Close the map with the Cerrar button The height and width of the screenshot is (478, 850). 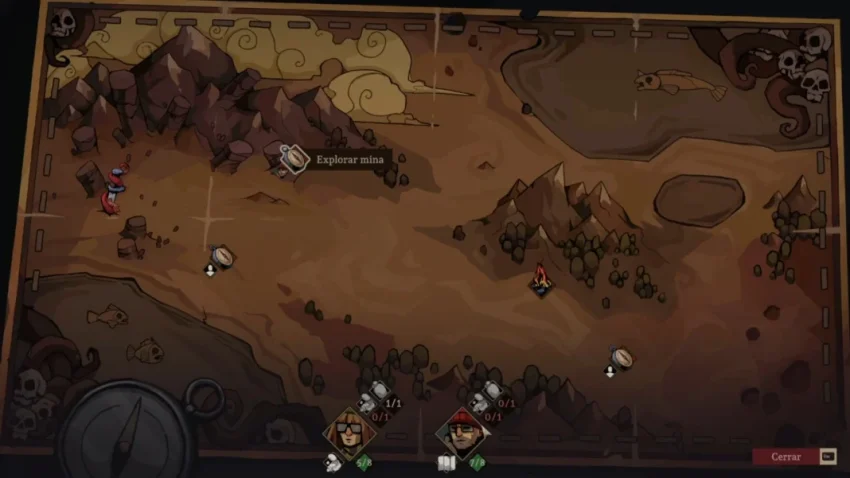786,457
